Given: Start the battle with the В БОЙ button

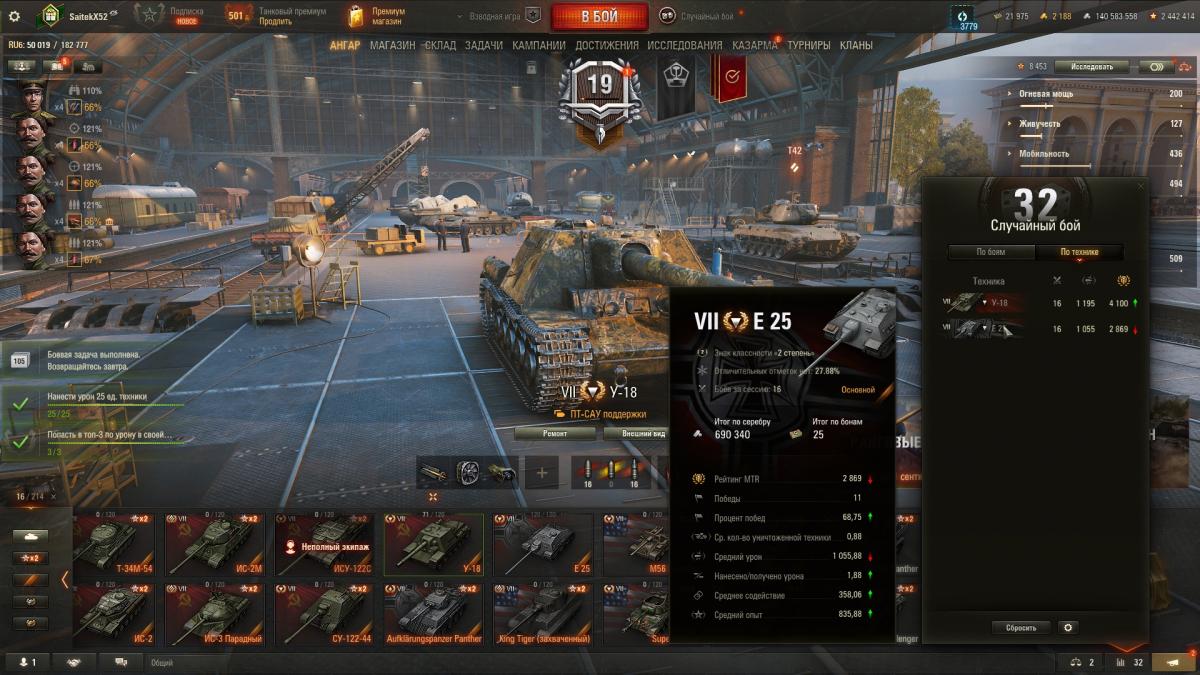Looking at the screenshot, I should (x=598, y=17).
